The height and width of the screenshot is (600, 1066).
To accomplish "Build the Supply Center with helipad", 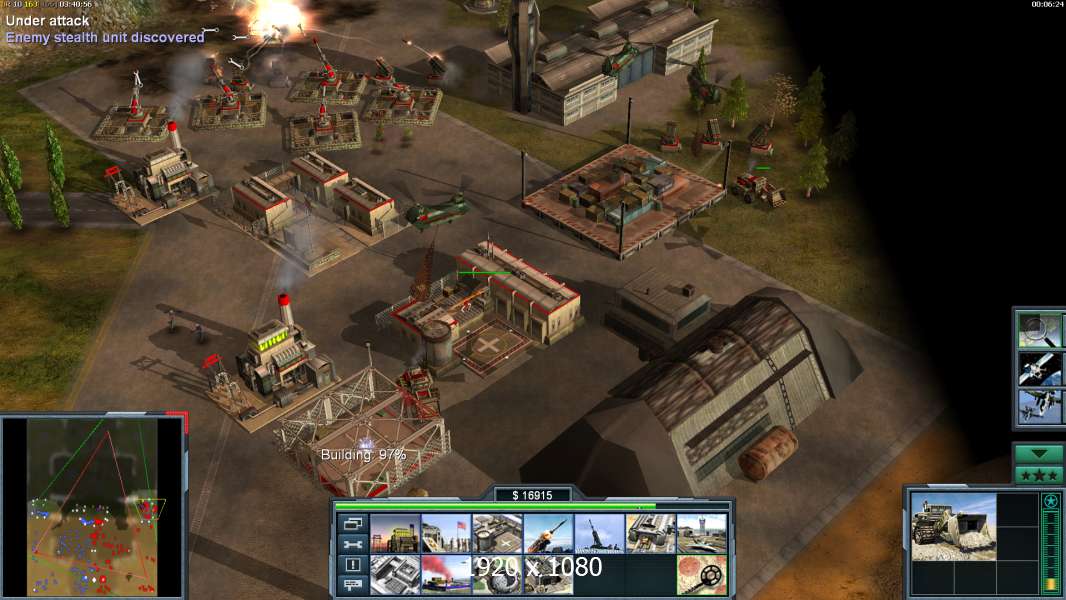I will tap(497, 534).
